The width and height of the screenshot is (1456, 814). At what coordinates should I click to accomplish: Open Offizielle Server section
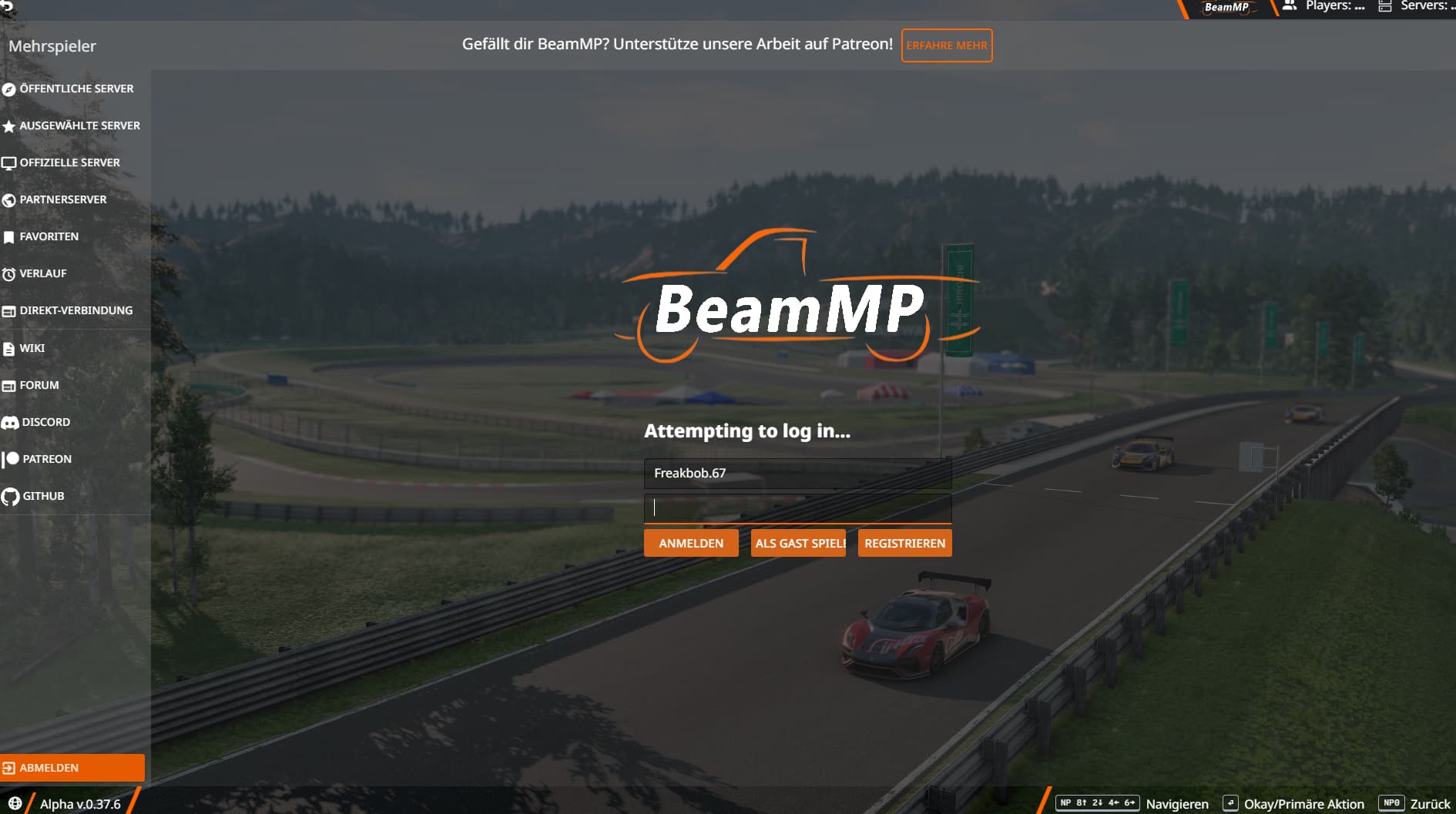point(69,162)
